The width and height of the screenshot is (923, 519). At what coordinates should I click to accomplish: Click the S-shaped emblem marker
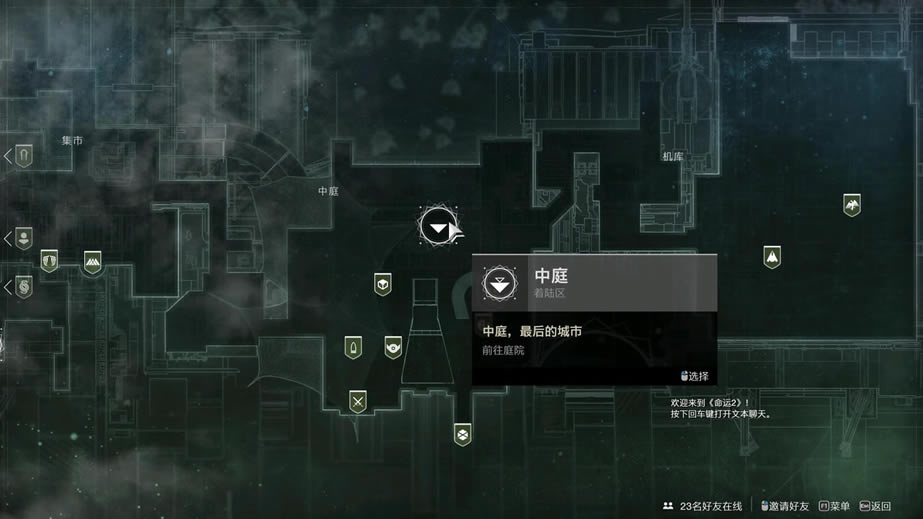click(24, 287)
